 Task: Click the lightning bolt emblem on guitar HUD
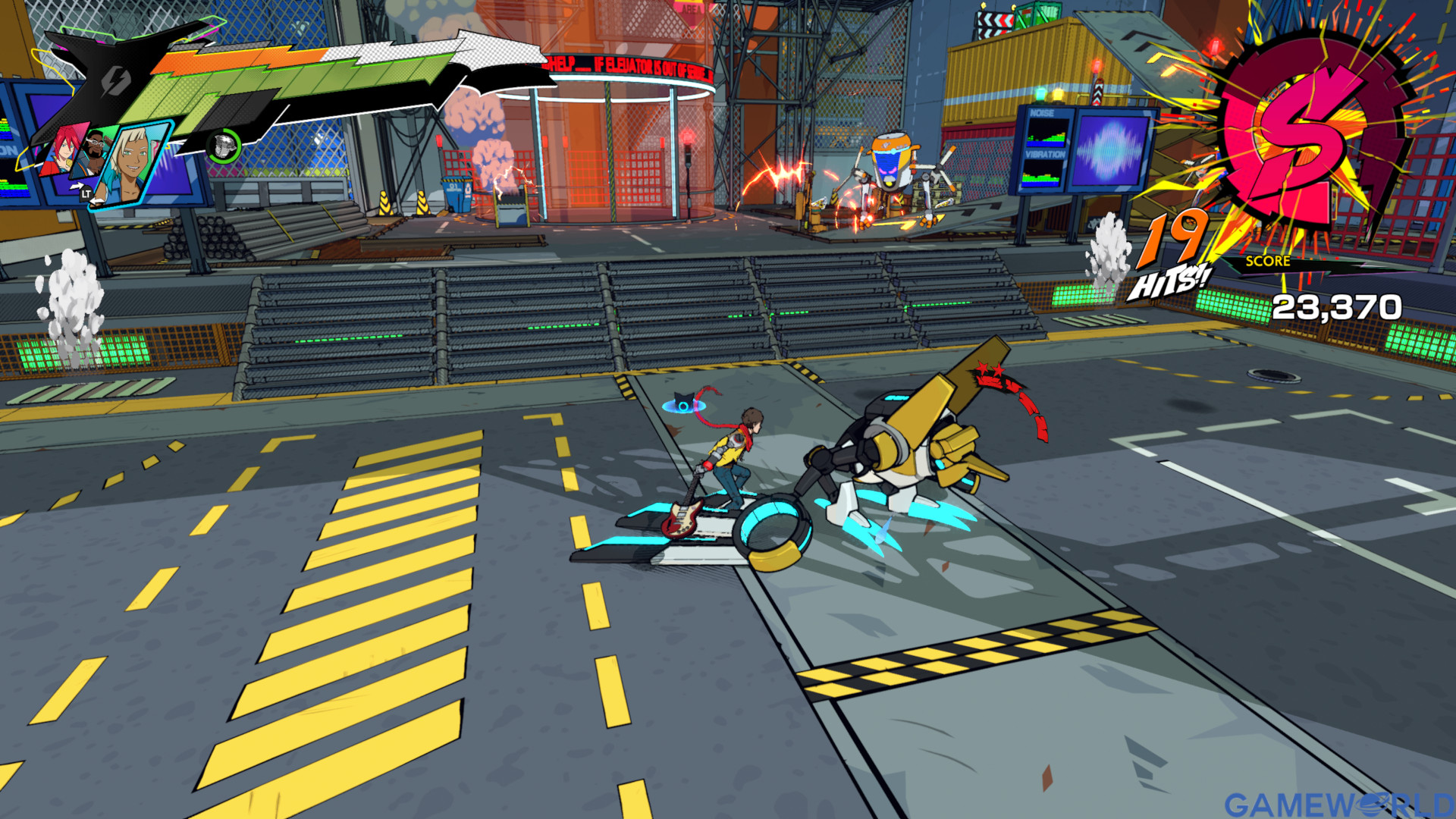[116, 80]
